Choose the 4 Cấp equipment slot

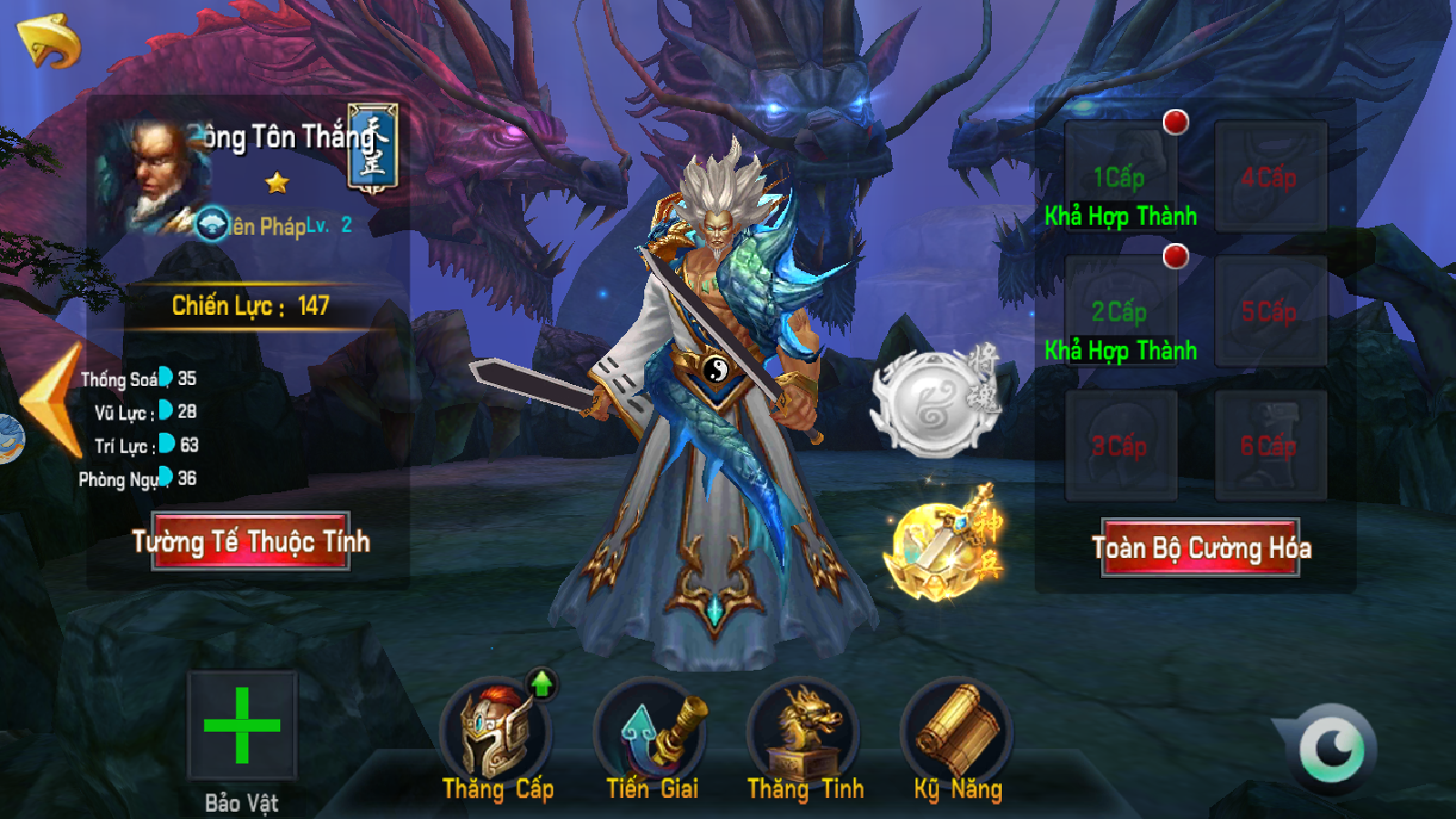point(1270,176)
